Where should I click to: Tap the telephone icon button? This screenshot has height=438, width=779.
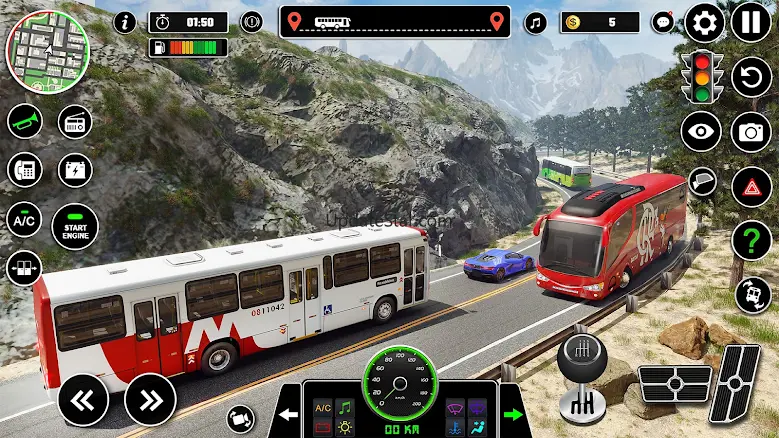pyautogui.click(x=24, y=169)
